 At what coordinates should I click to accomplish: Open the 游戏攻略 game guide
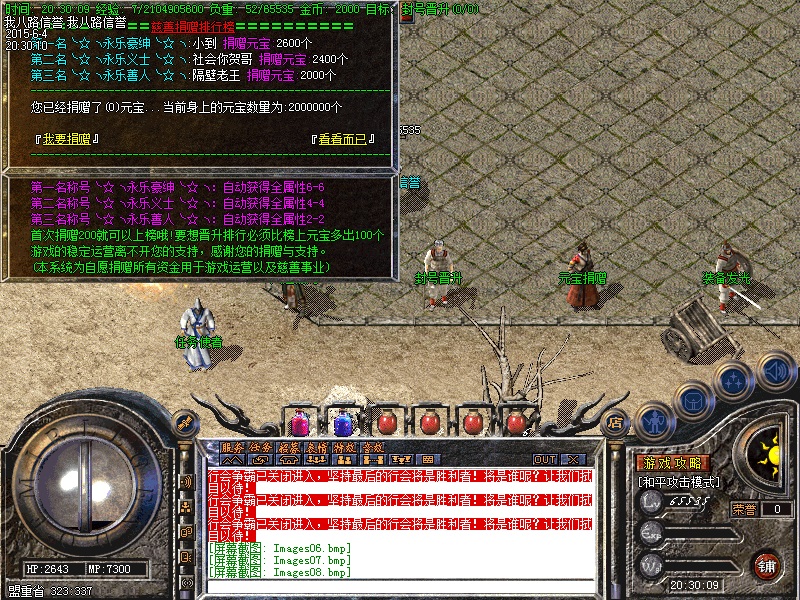tap(672, 464)
